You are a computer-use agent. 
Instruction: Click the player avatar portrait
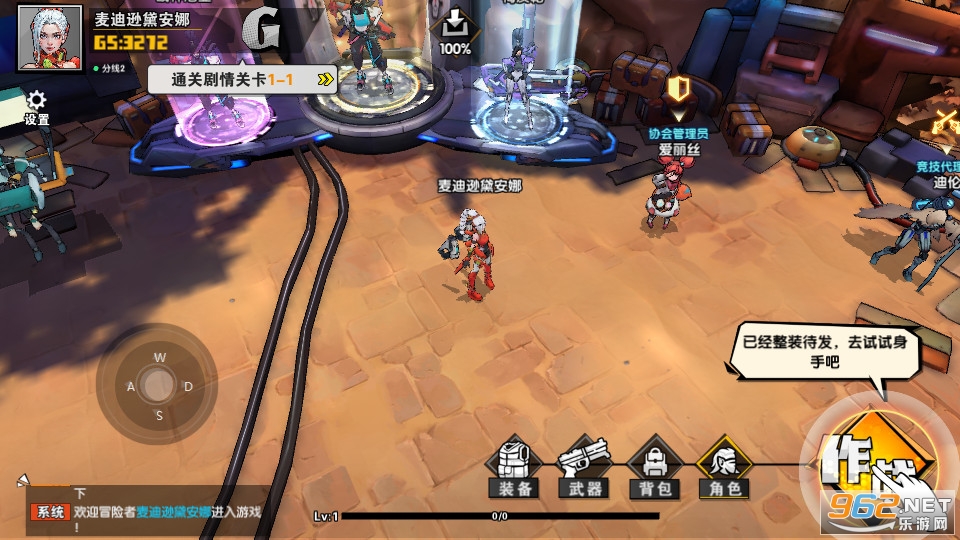pos(50,38)
